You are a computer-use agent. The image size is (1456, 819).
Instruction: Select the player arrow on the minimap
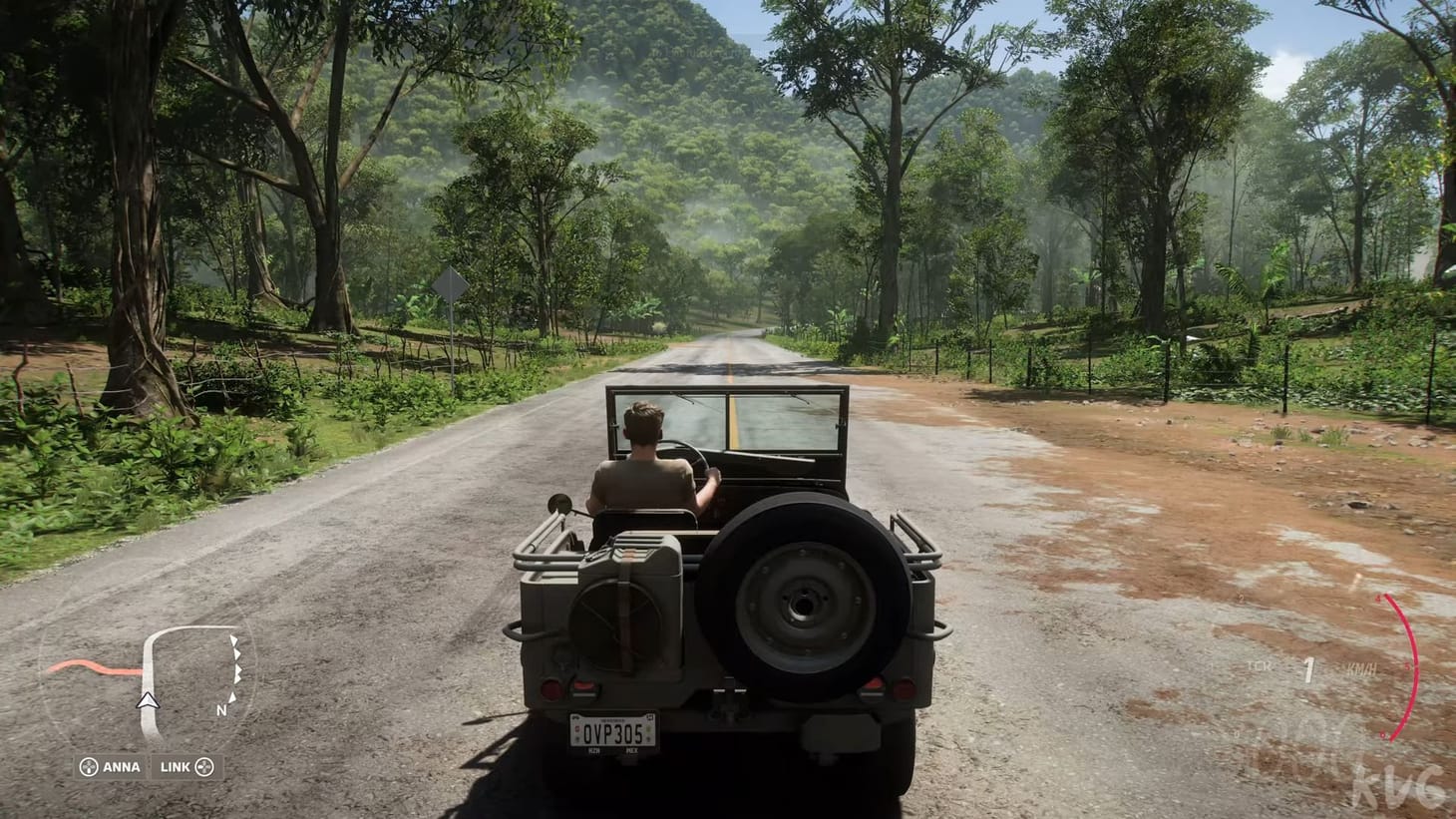[147, 701]
